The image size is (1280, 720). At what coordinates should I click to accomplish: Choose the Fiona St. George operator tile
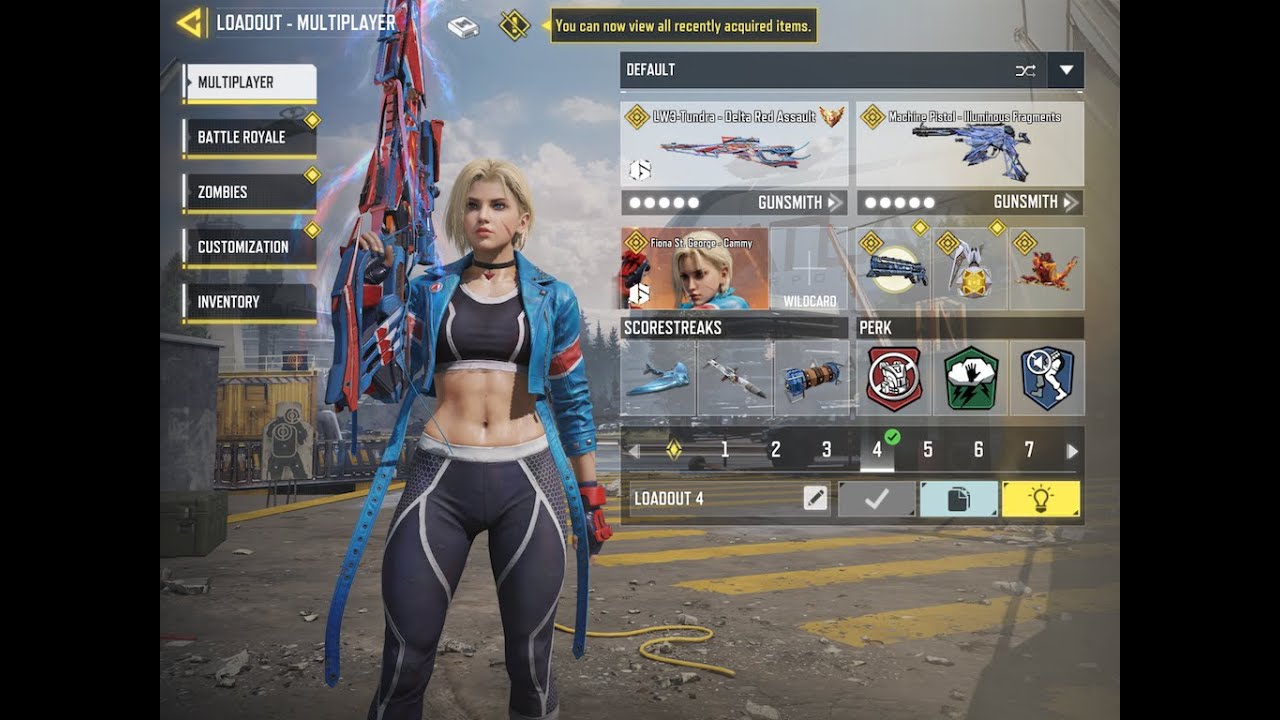(695, 269)
